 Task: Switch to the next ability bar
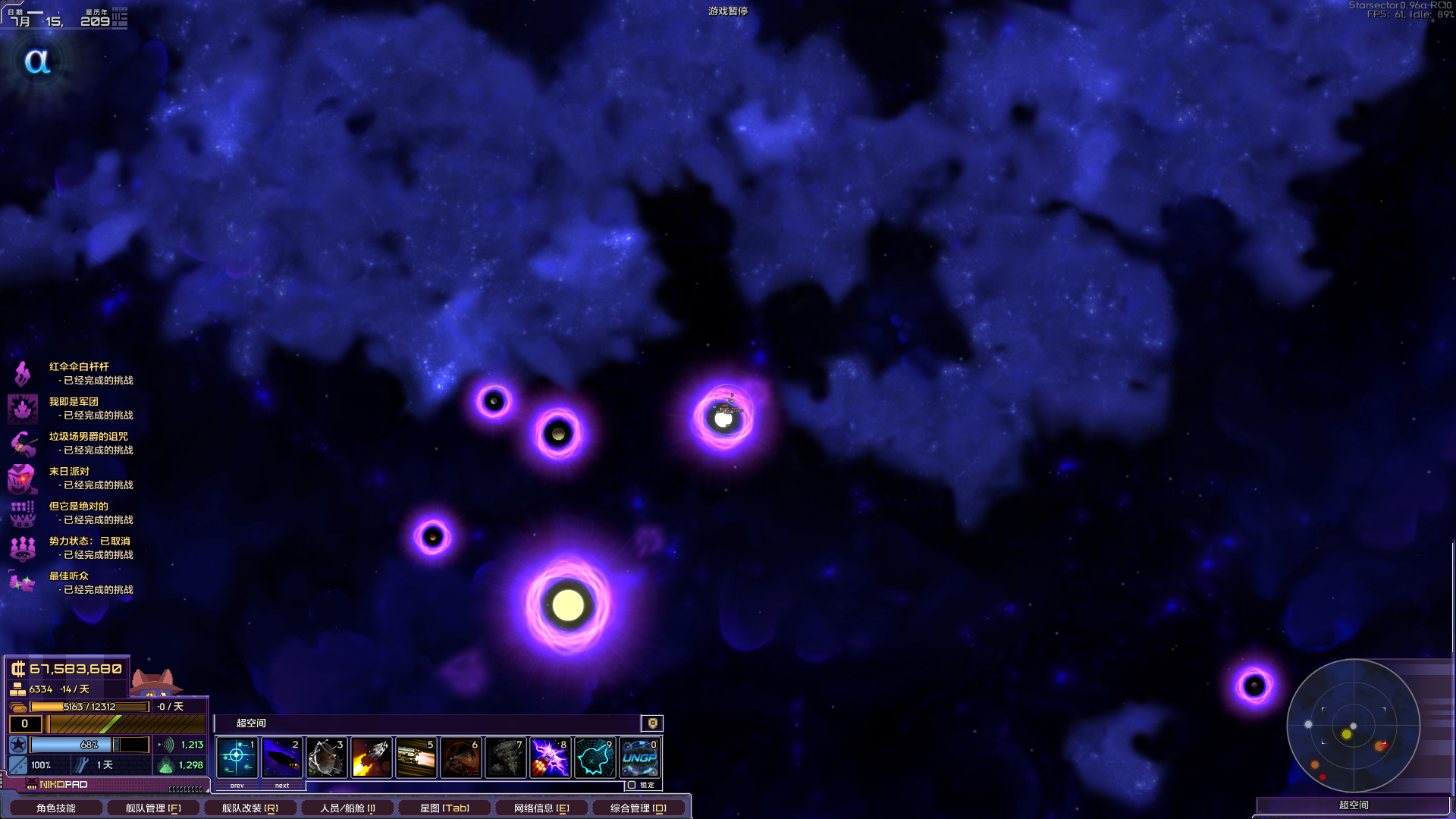282,786
